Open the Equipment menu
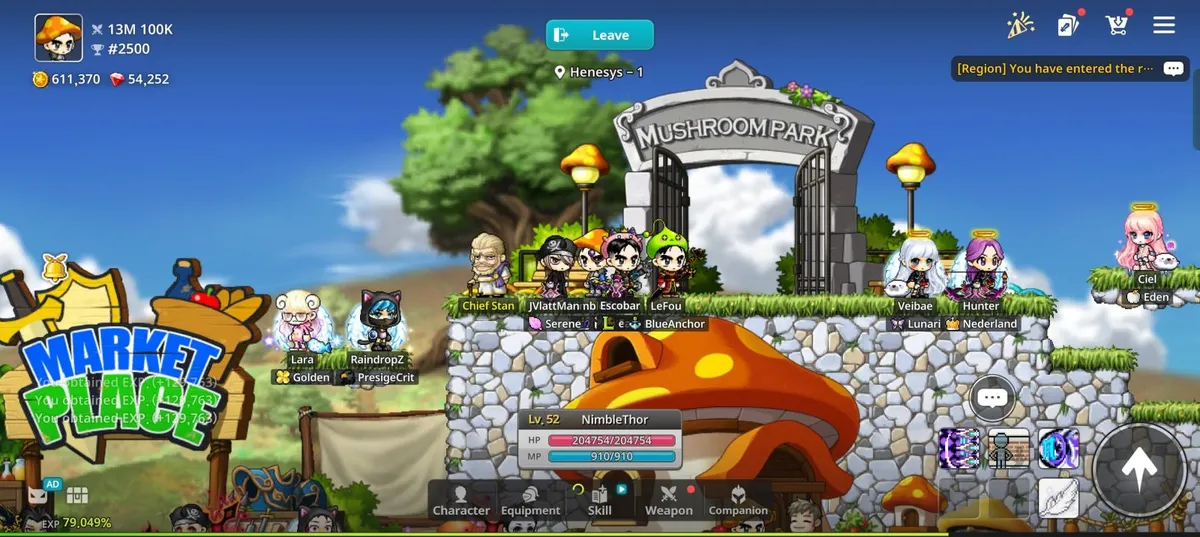Screen dimensions: 1200x537 (530, 500)
